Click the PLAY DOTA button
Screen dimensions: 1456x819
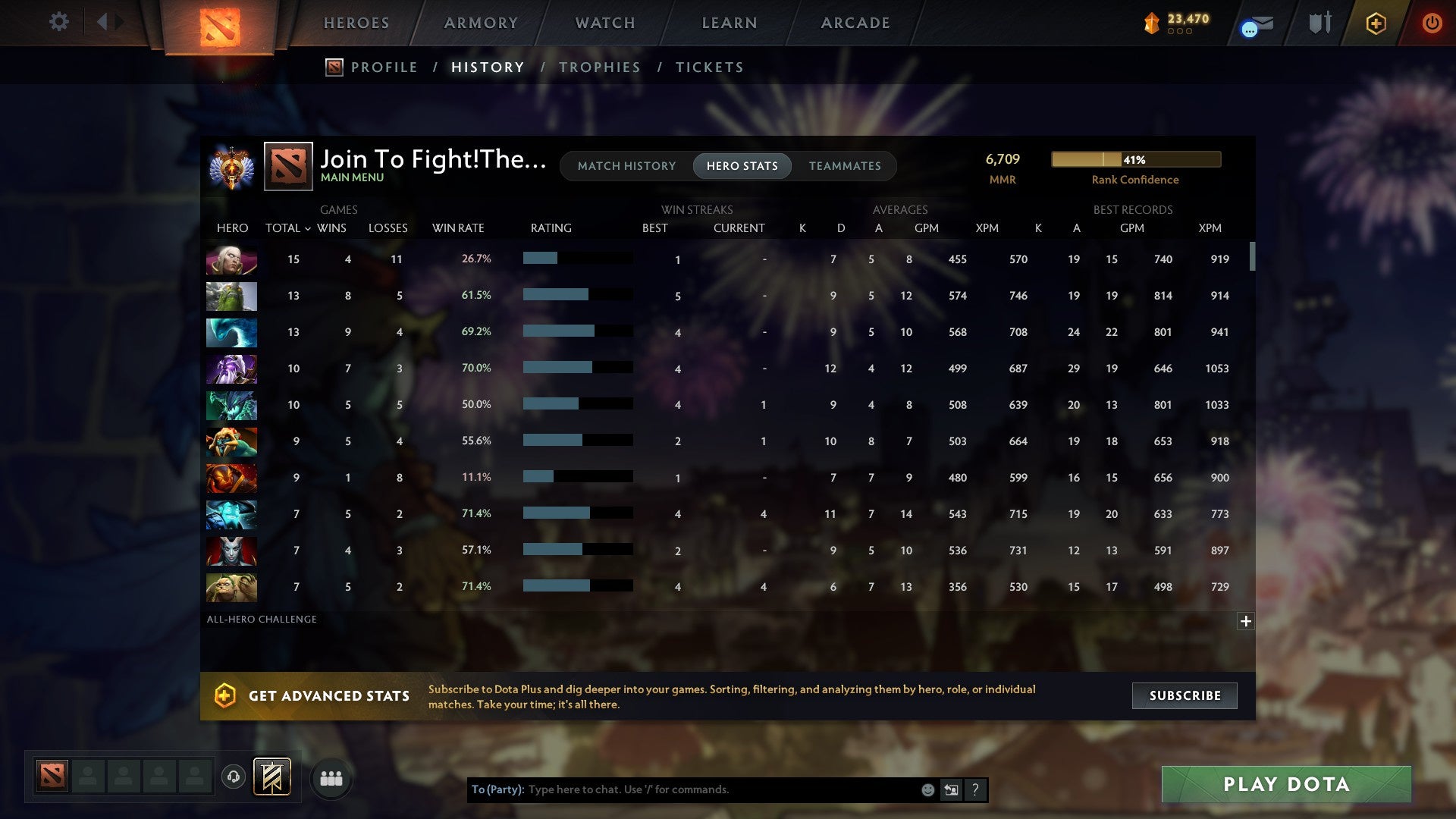(1285, 785)
